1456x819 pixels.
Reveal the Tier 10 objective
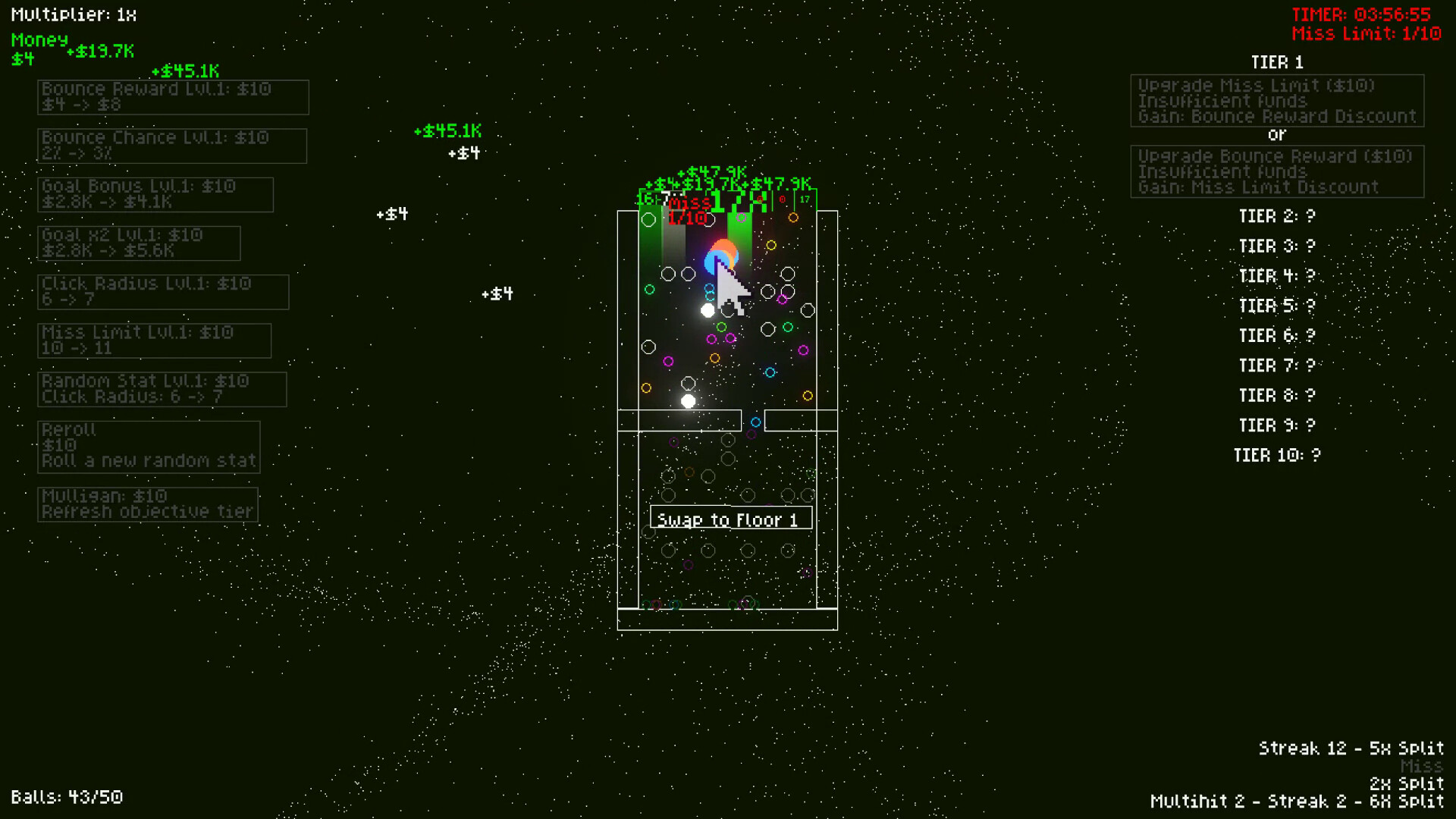click(x=1279, y=455)
